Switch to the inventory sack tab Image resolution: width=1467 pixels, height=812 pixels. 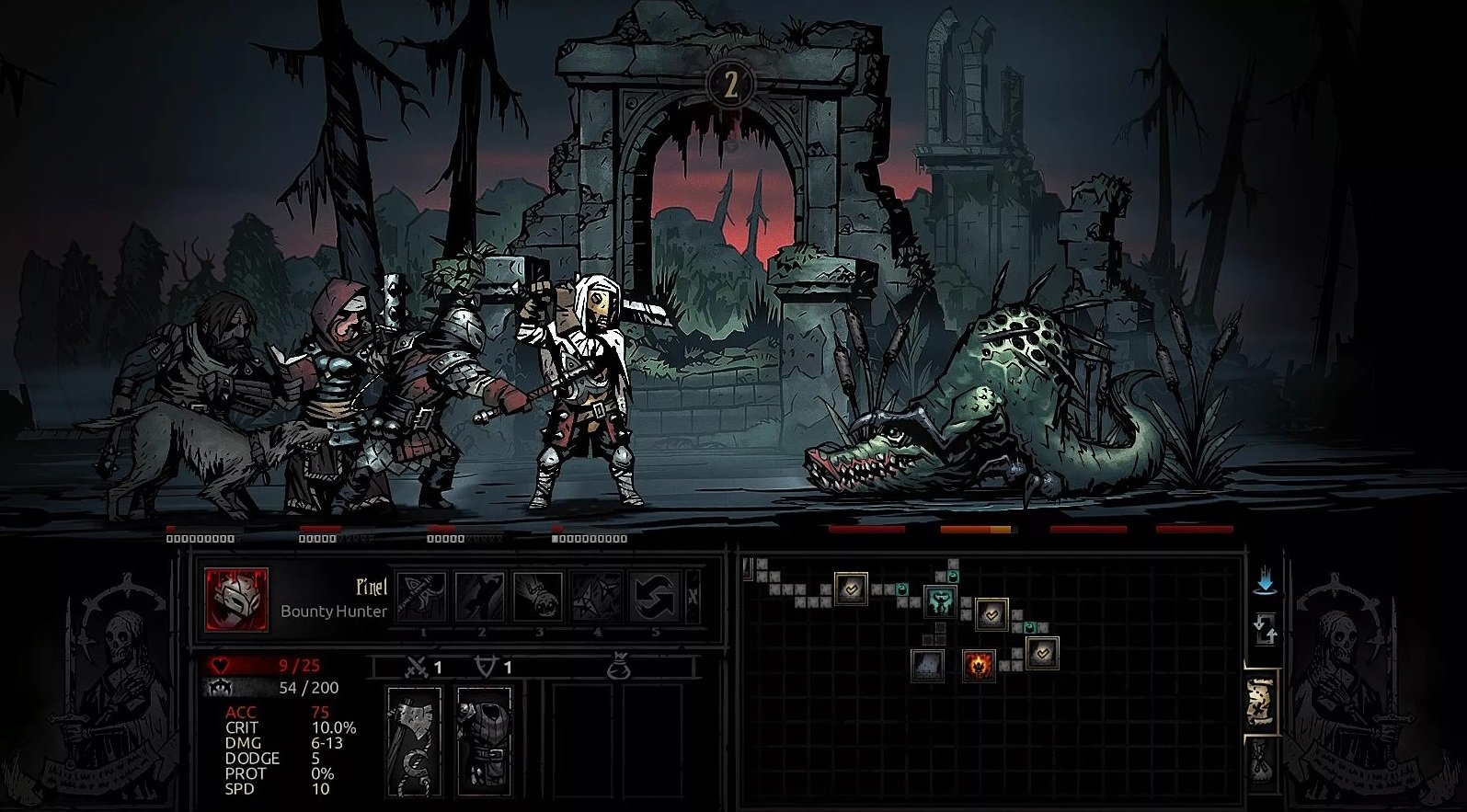[1260, 760]
